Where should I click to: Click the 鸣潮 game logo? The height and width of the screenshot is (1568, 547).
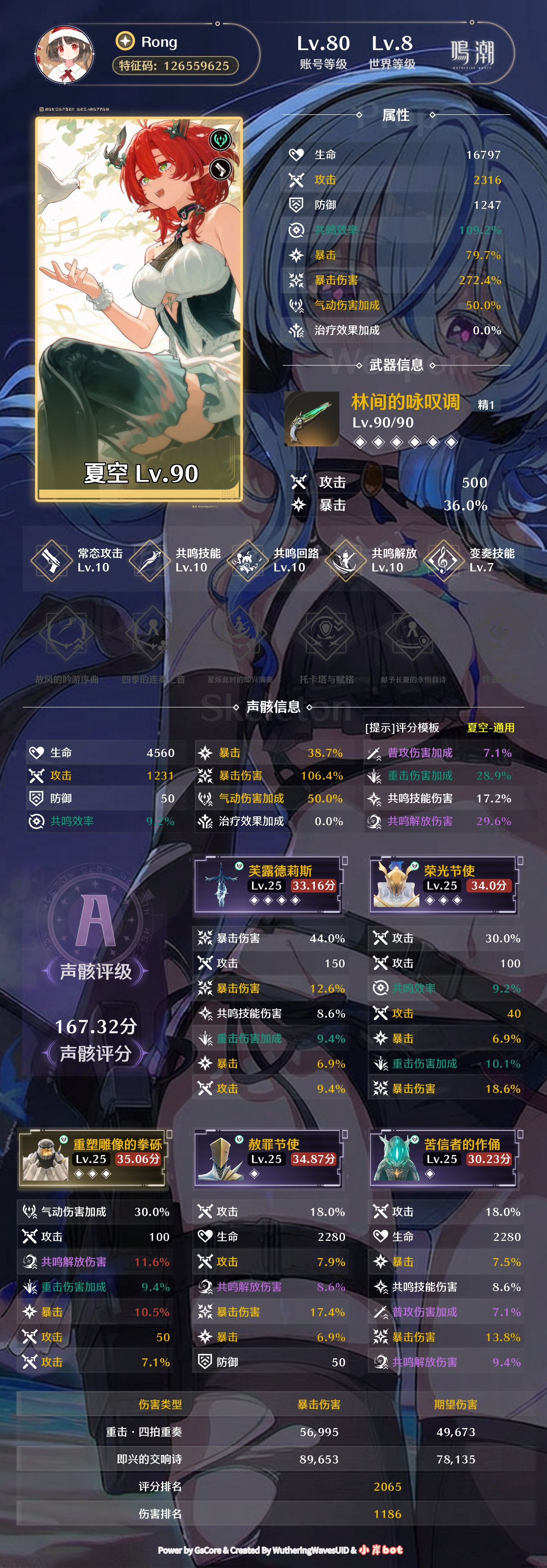pos(472,54)
